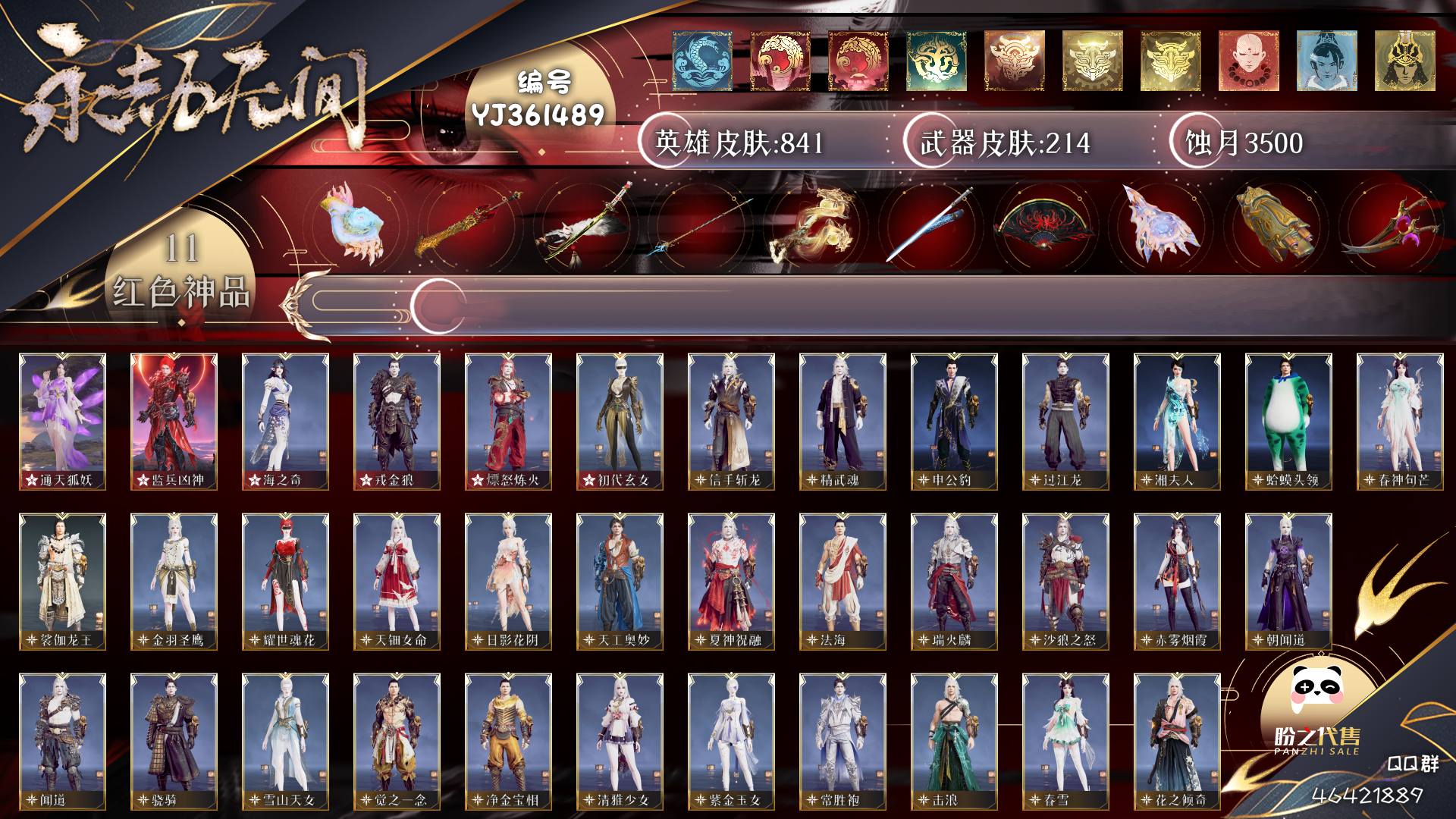Viewport: 1456px width, 819px height.
Task: Select the 雪山天女 skin card
Action: tap(285, 741)
